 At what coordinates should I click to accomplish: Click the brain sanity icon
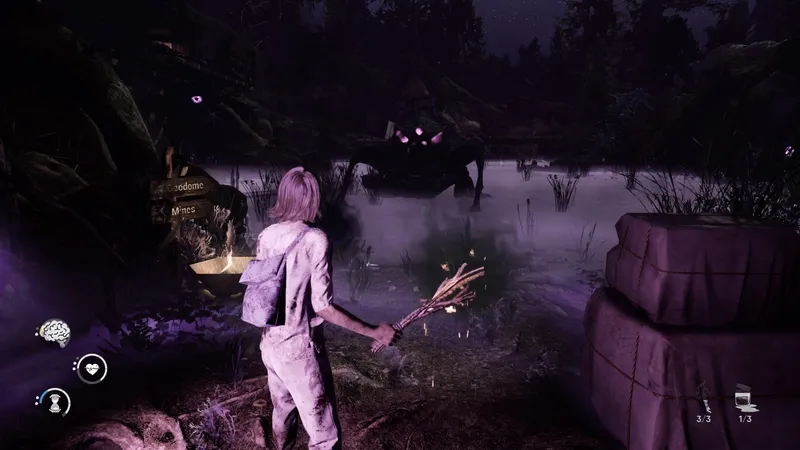tap(54, 333)
